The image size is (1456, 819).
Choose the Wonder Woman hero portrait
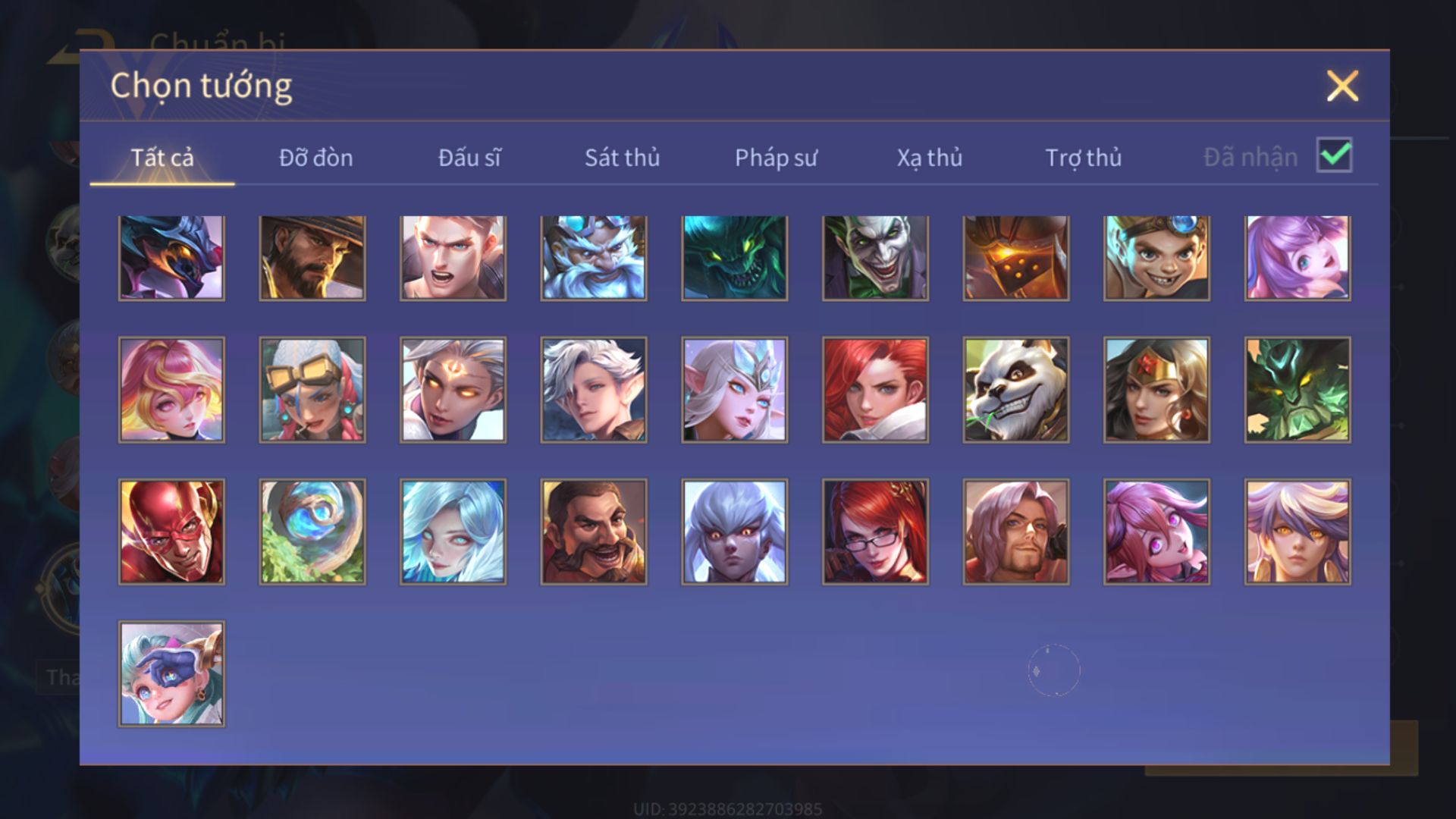(x=1156, y=390)
